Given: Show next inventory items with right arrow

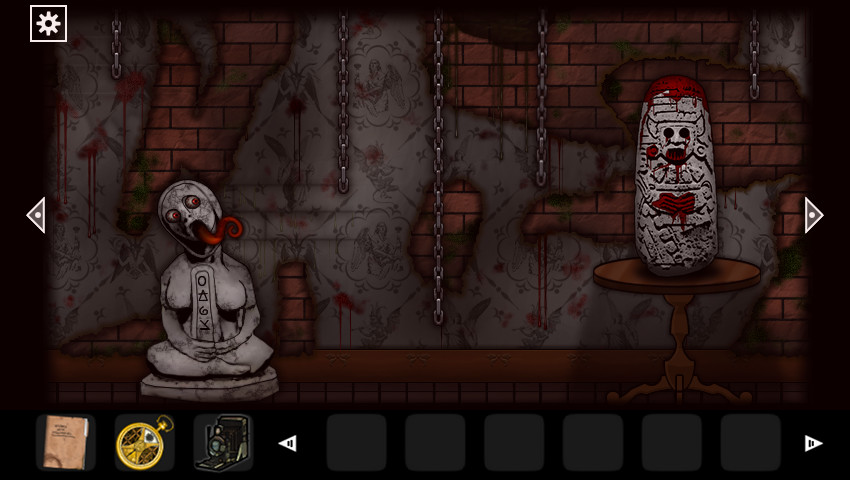Looking at the screenshot, I should tap(813, 443).
